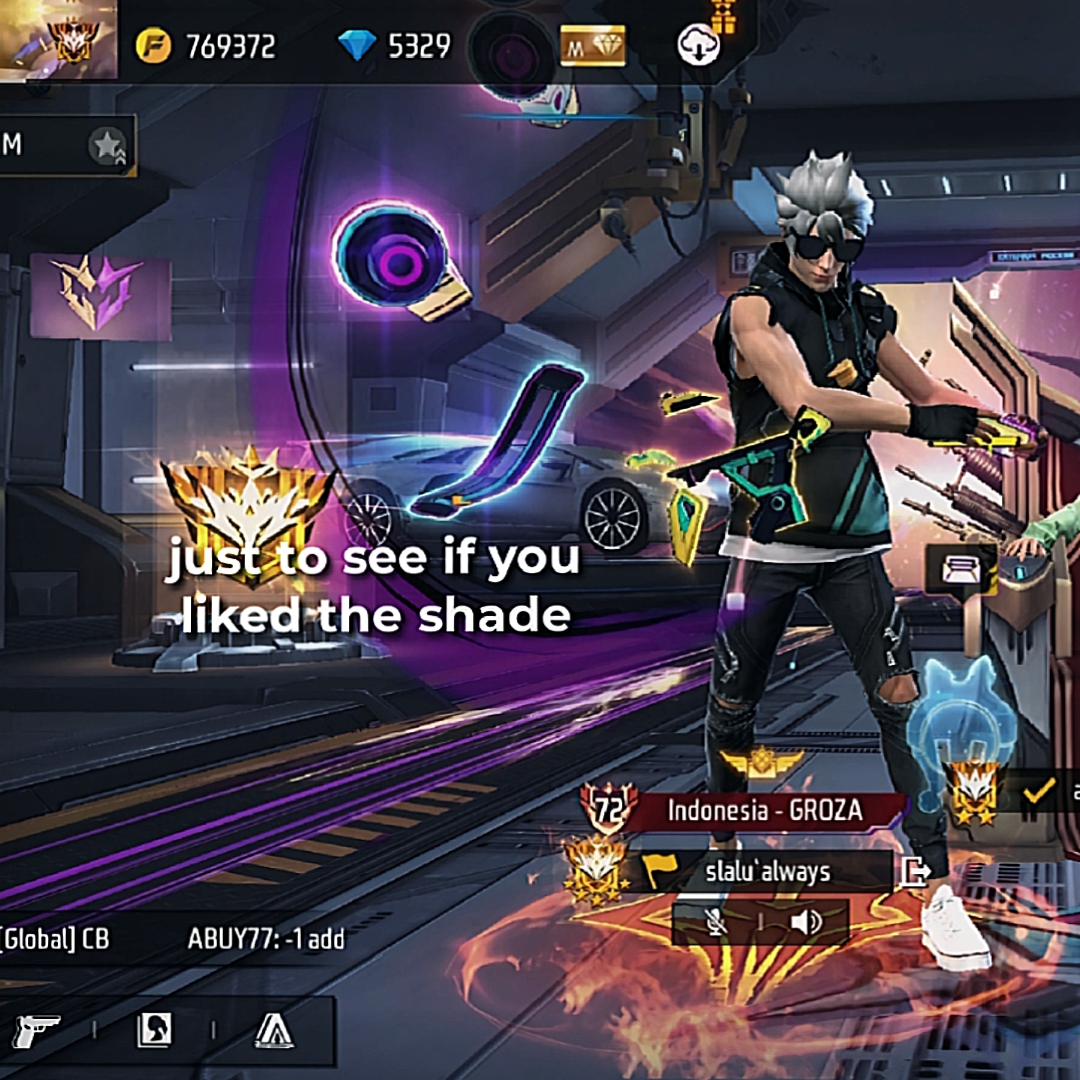Screen dimensions: 1080x1080
Task: Open the diamond top-up icon
Action: pyautogui.click(x=356, y=46)
